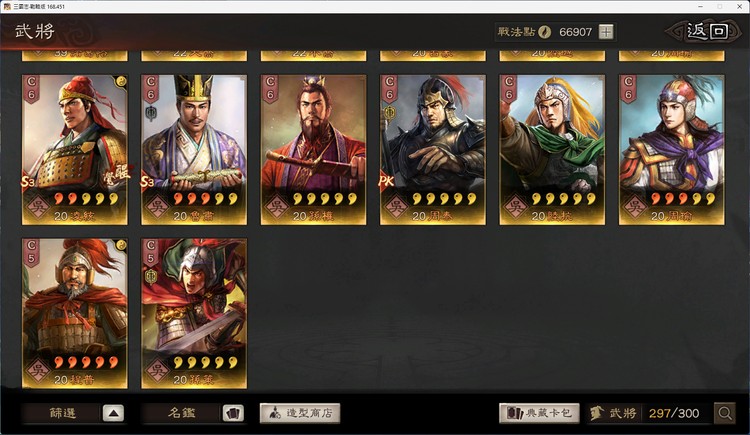This screenshot has width=750, height=435.
Task: Choose the scholar card holding a scroll
Action: tap(194, 148)
